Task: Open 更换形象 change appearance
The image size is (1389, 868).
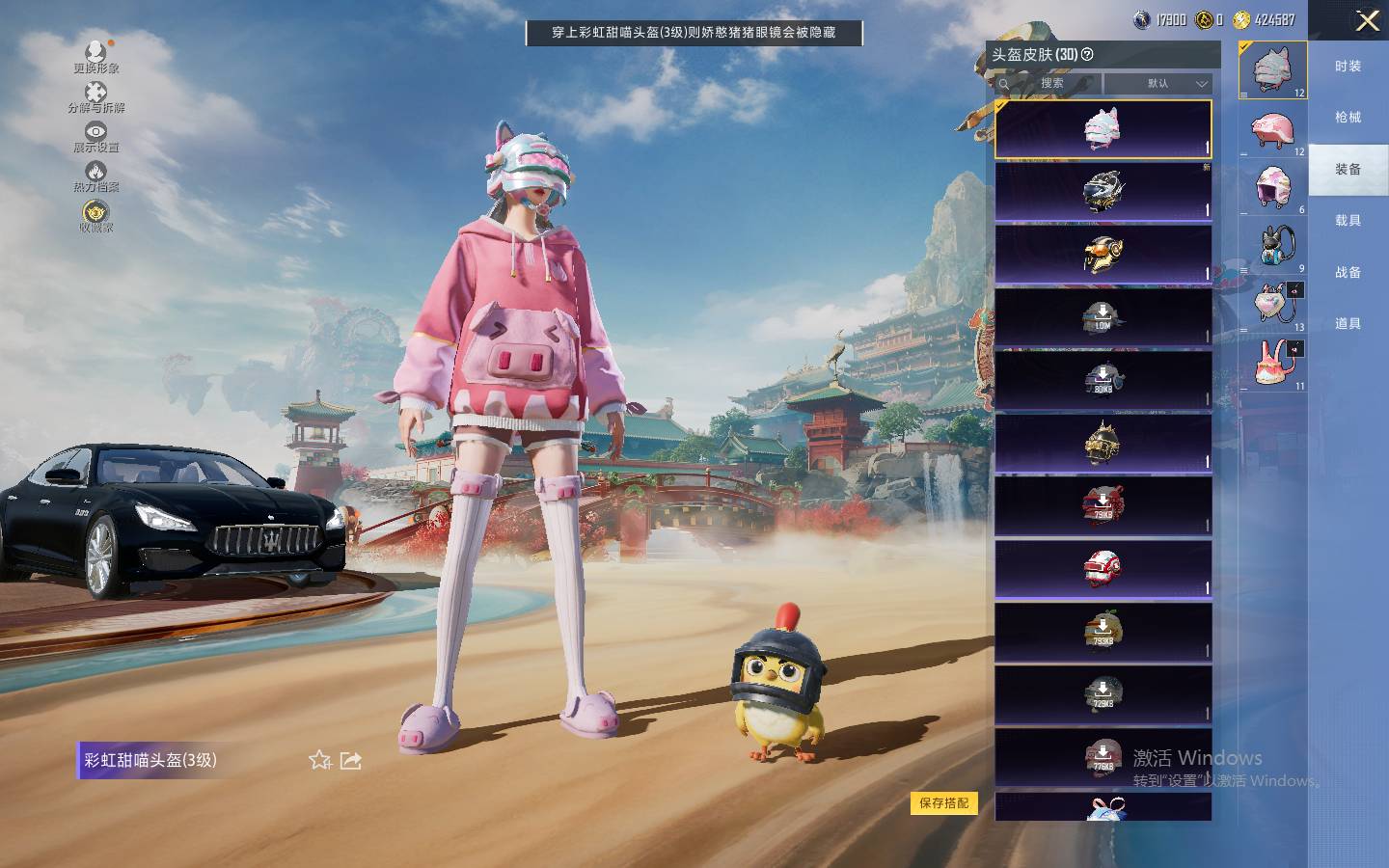Action: coord(95,56)
